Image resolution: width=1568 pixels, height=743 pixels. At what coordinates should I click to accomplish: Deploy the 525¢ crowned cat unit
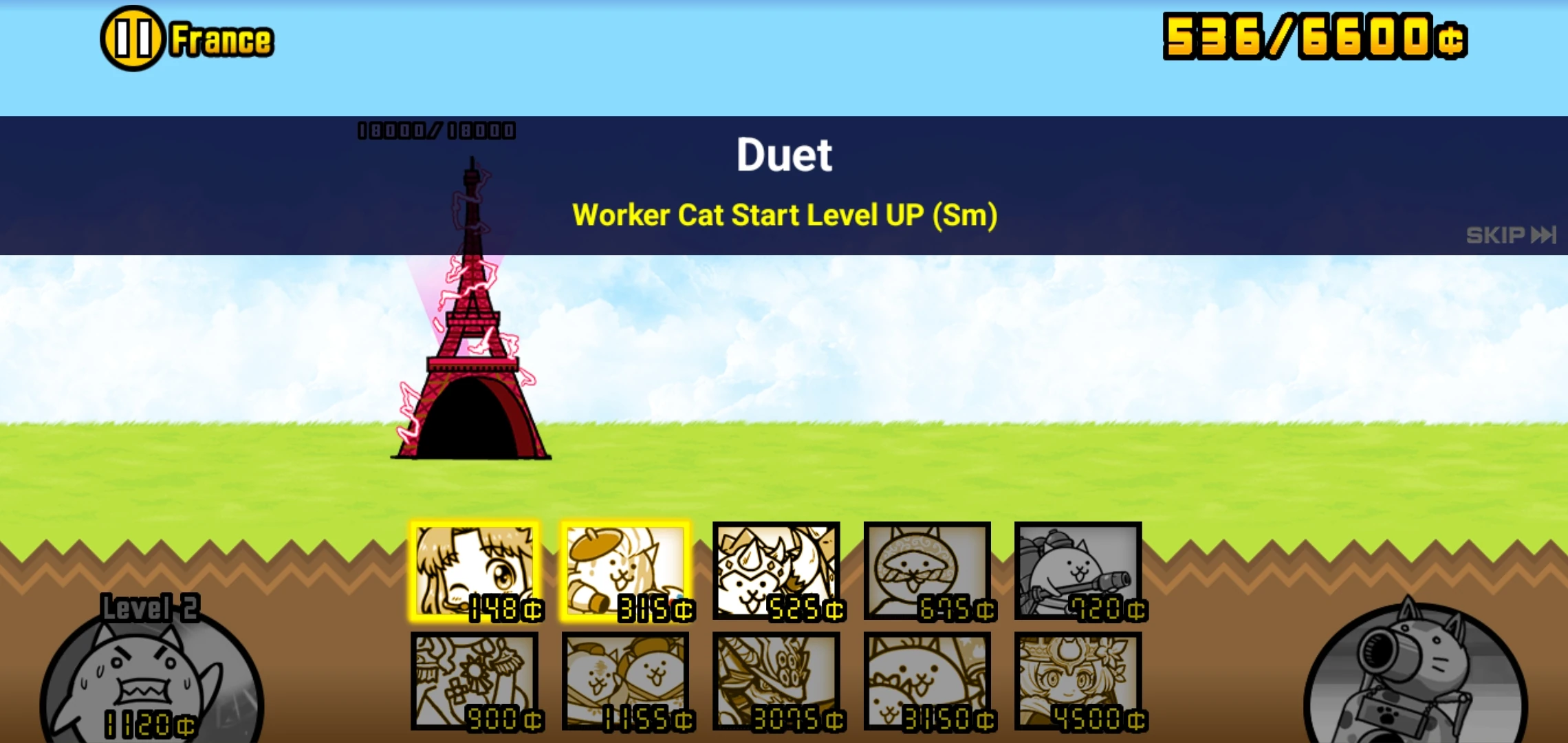pos(776,571)
